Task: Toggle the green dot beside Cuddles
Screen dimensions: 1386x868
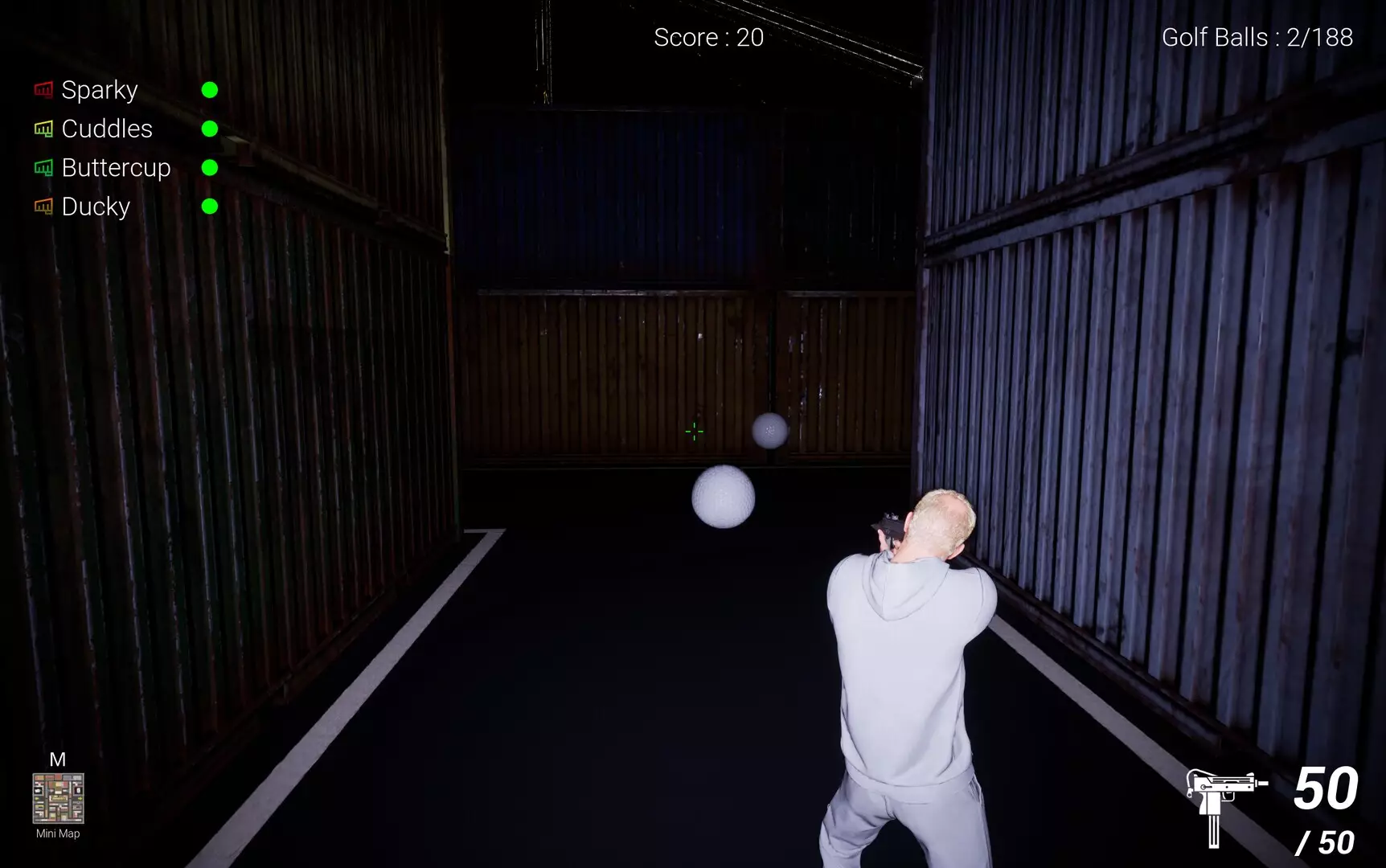Action: (211, 129)
